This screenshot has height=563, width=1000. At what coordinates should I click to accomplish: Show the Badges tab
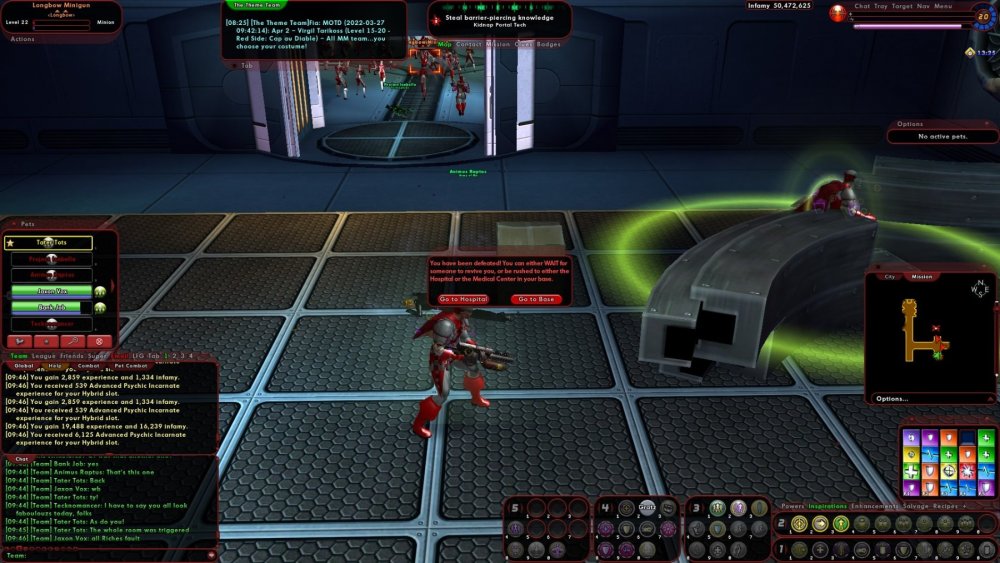click(x=548, y=44)
